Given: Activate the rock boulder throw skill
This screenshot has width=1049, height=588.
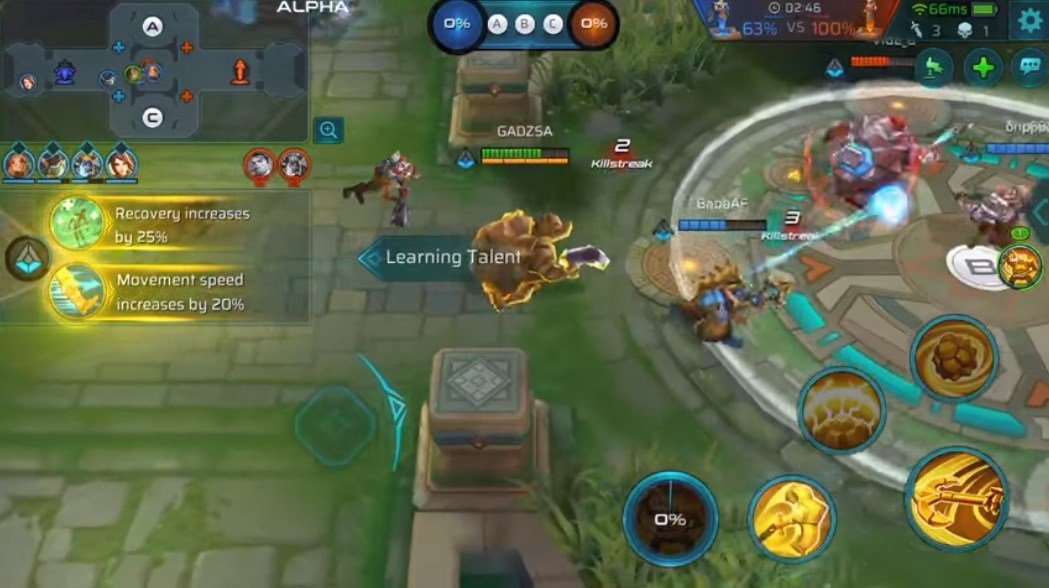Looking at the screenshot, I should [x=953, y=358].
